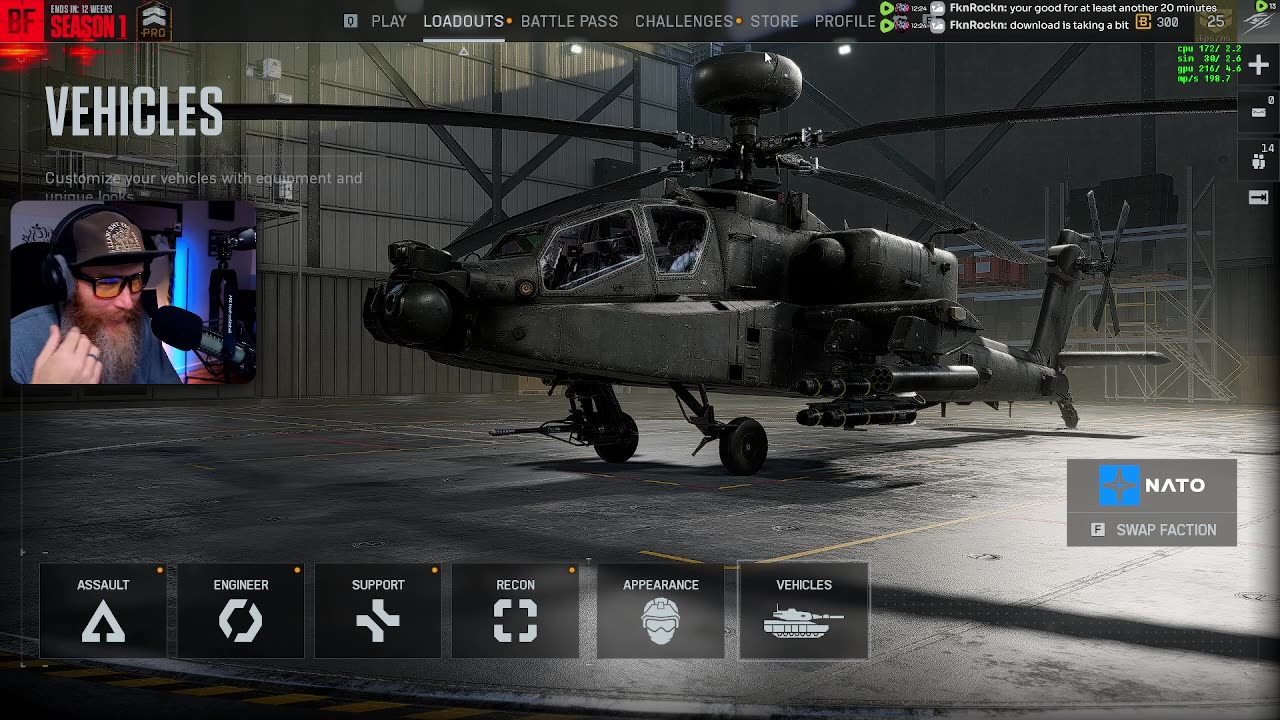Go to the Battle Pass tab
This screenshot has width=1280, height=720.
click(x=569, y=21)
